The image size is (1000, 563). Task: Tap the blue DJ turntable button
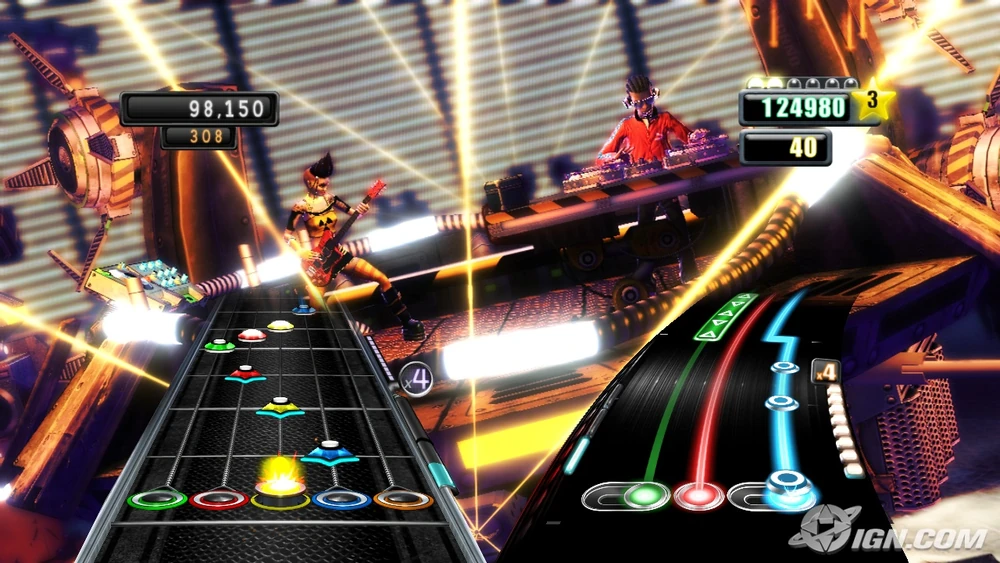coord(790,491)
